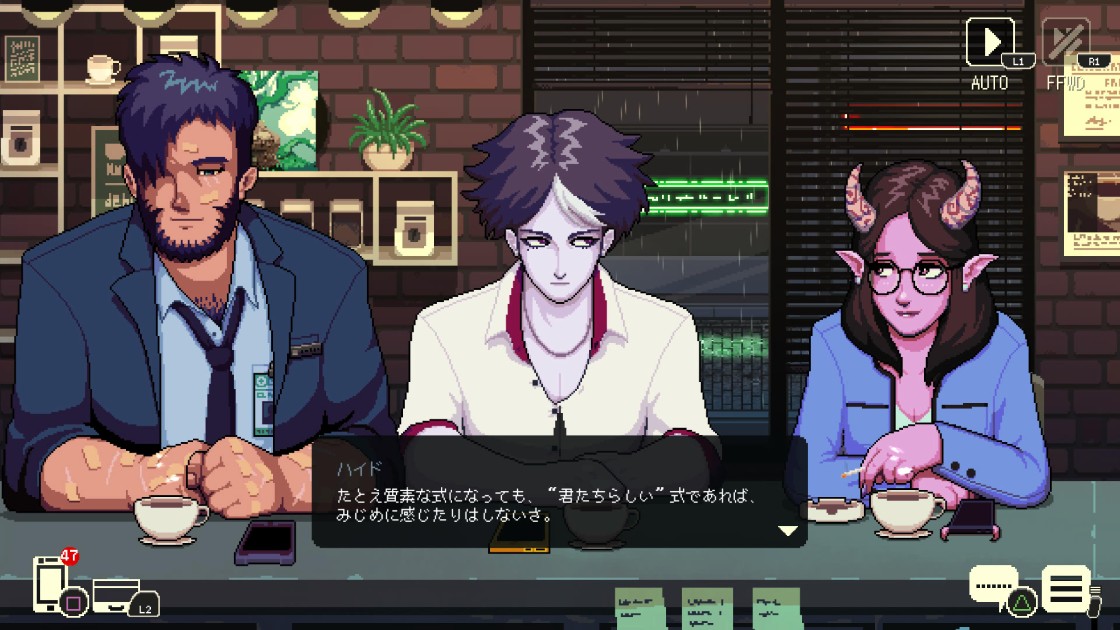Viewport: 1120px width, 630px height.
Task: Toggle AUTO dialogue playback
Action: click(990, 42)
